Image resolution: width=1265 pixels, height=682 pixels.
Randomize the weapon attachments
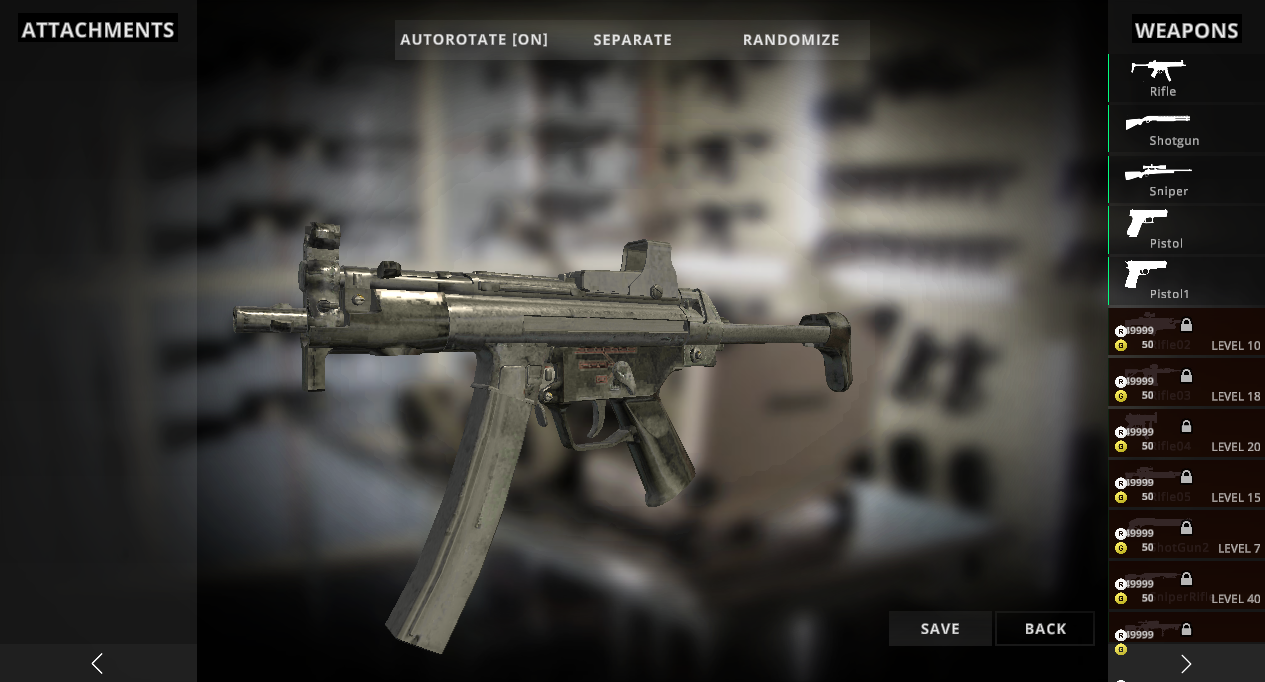pos(791,40)
